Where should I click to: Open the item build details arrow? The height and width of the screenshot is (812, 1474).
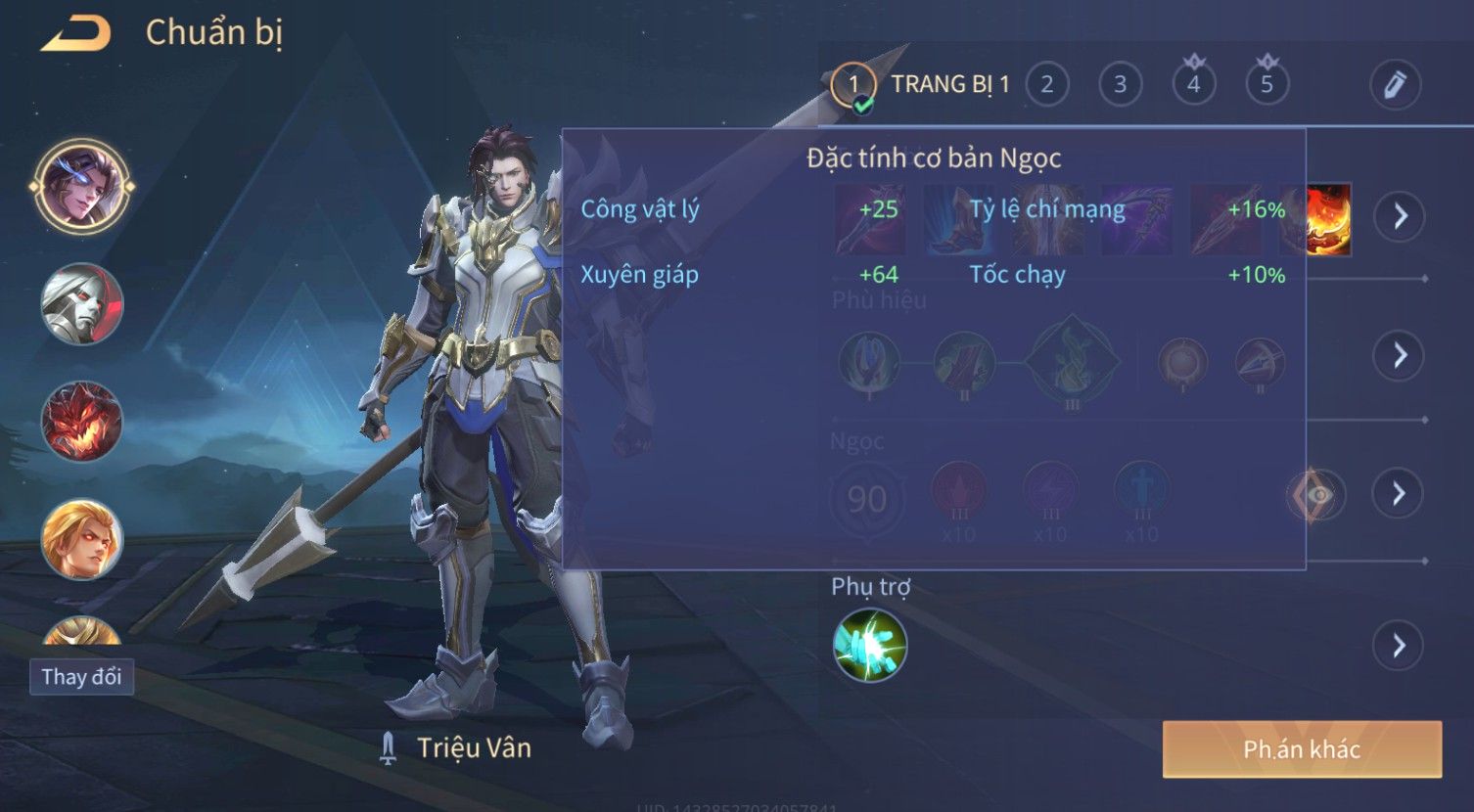pyautogui.click(x=1400, y=215)
